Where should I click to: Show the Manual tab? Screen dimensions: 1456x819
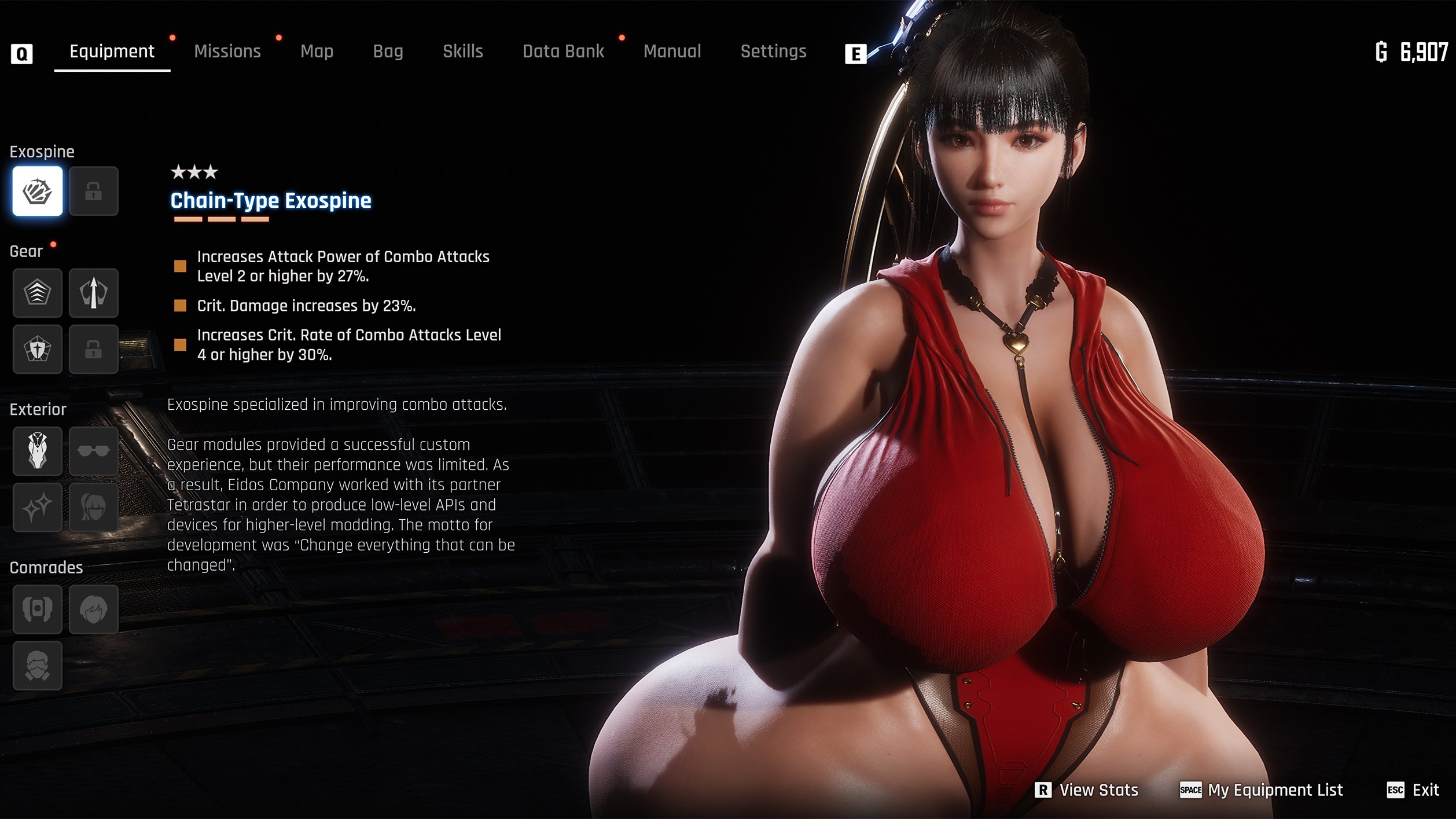(x=672, y=52)
